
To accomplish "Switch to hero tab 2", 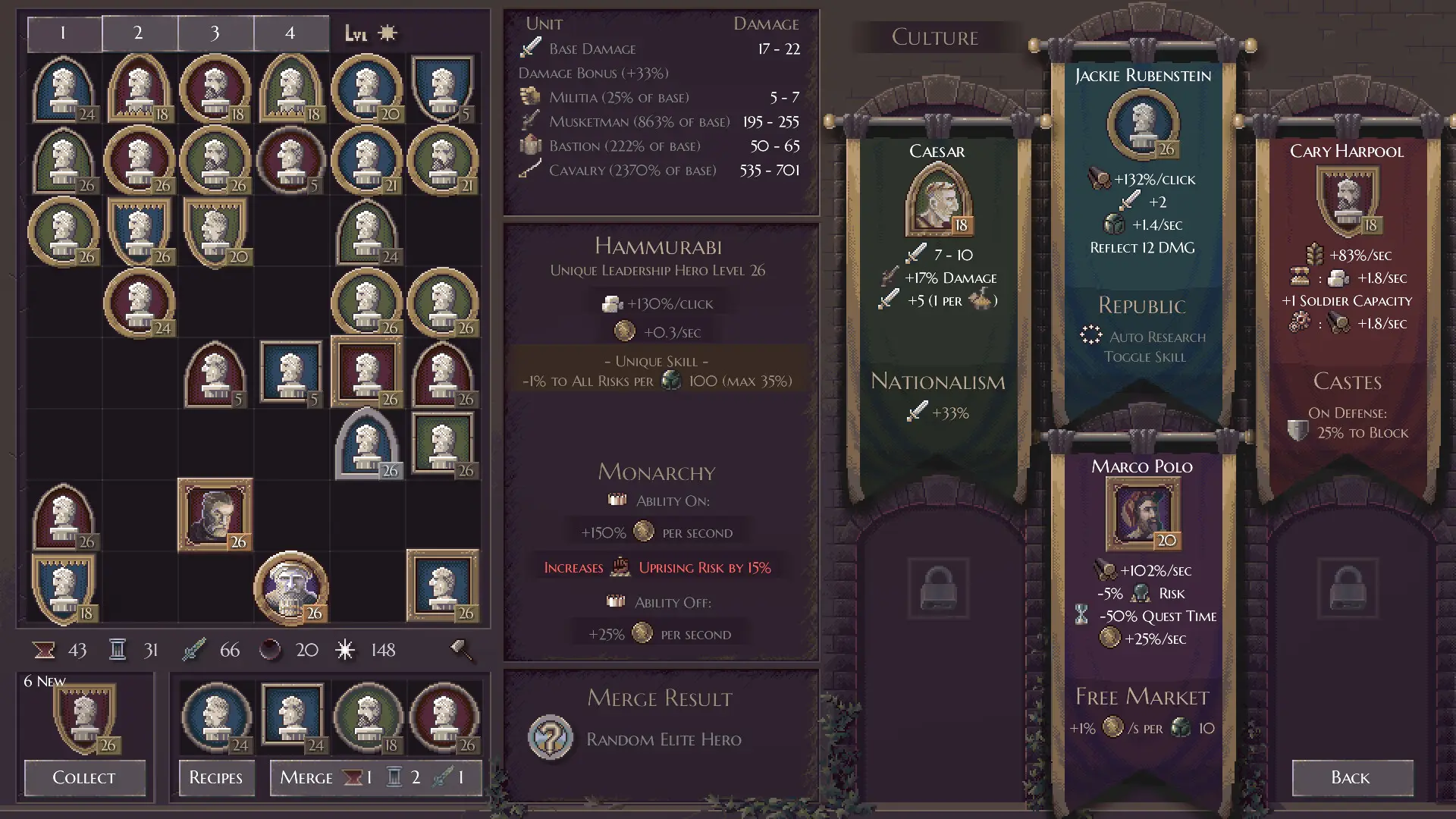I will pos(139,33).
